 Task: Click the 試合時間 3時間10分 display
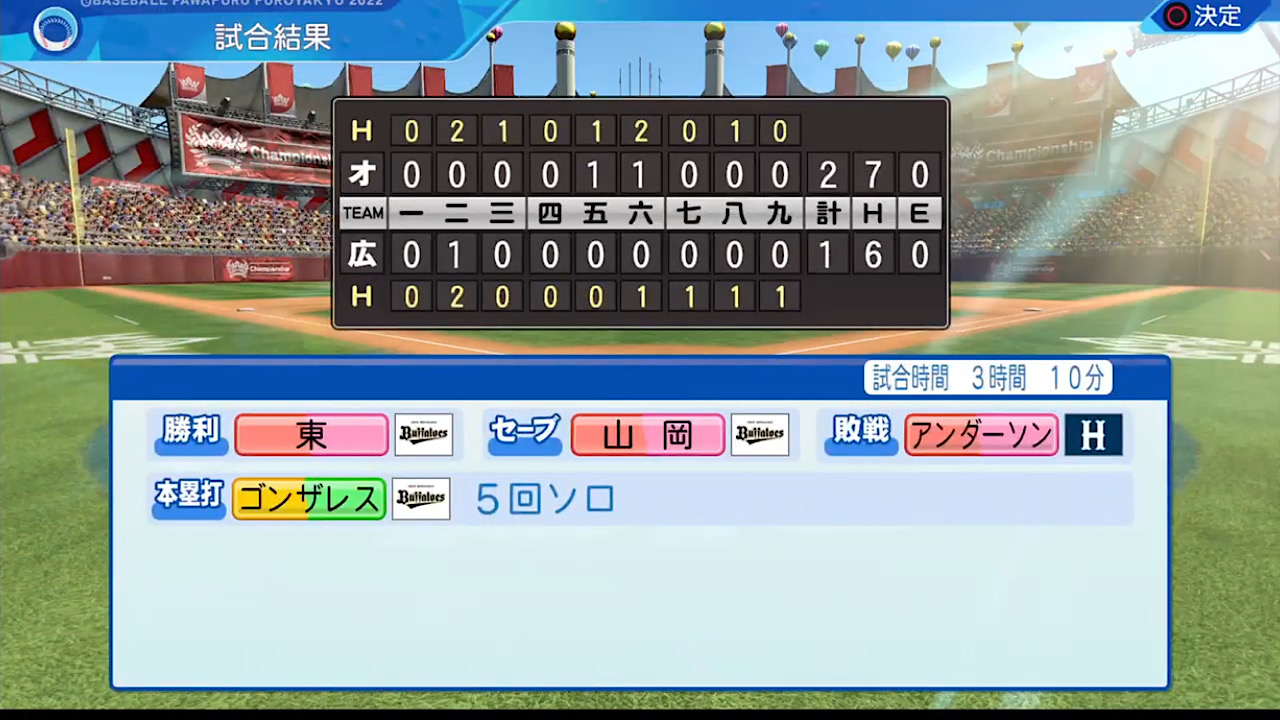click(987, 377)
